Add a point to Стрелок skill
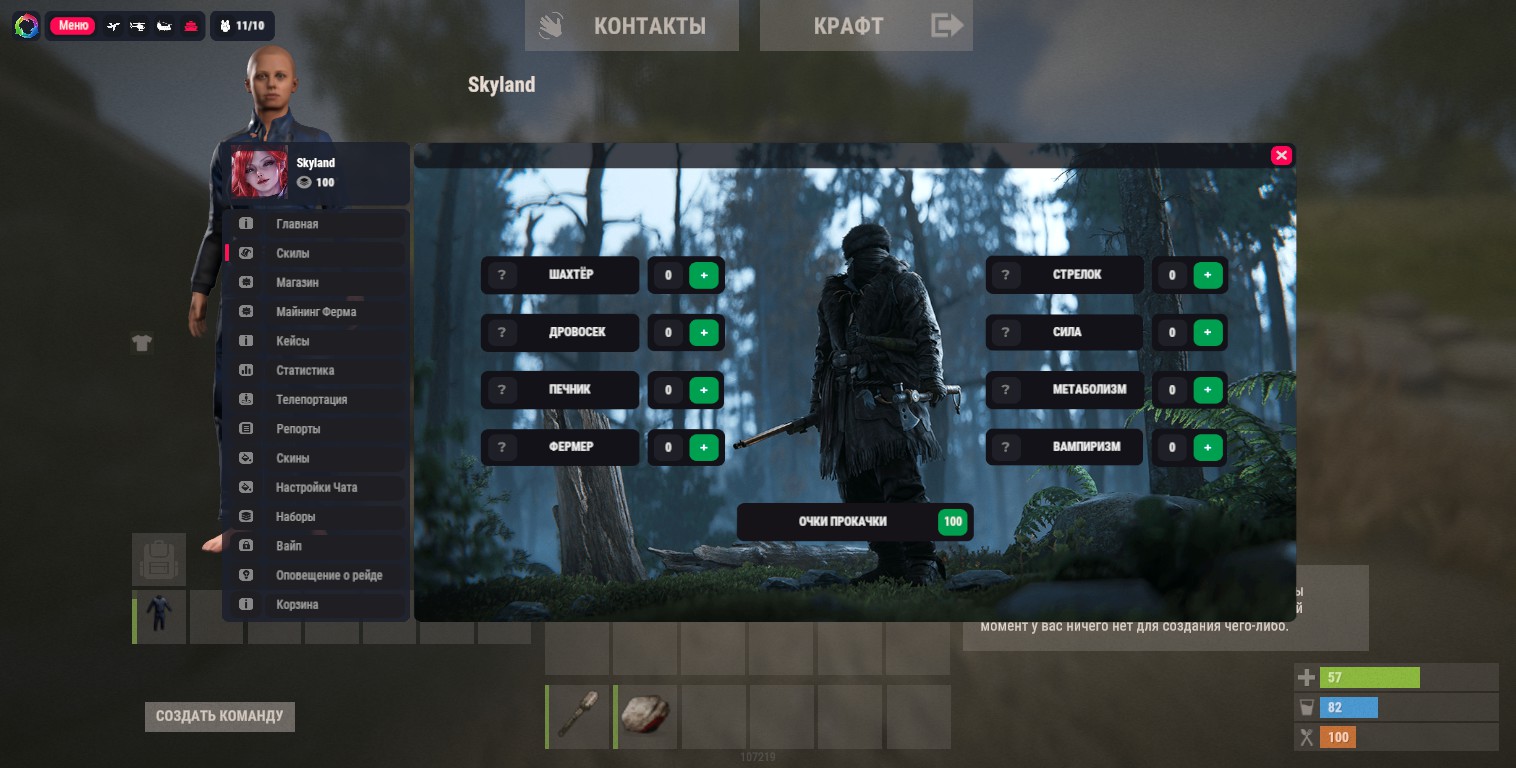Screen dimensions: 1516x768 [x=1208, y=275]
